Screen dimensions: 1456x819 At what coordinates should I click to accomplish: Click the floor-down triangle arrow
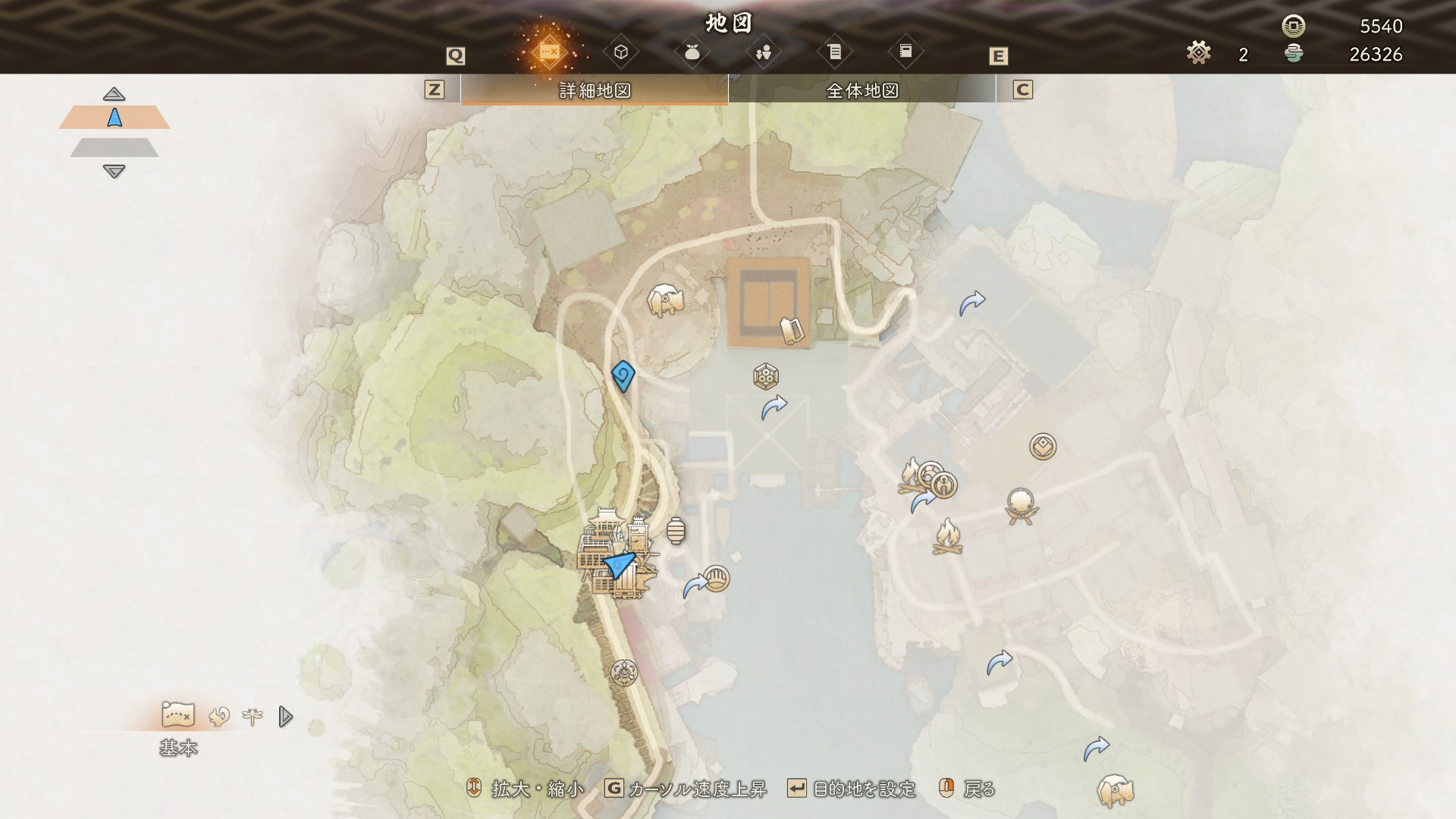(x=114, y=172)
